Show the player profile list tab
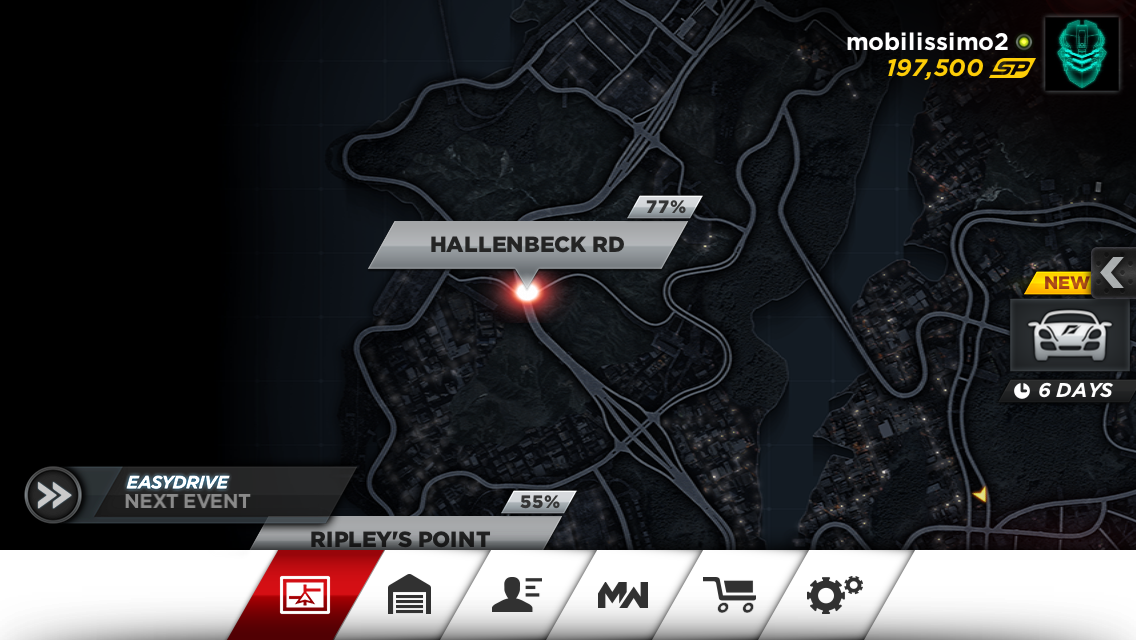The image size is (1136, 640). click(x=516, y=596)
